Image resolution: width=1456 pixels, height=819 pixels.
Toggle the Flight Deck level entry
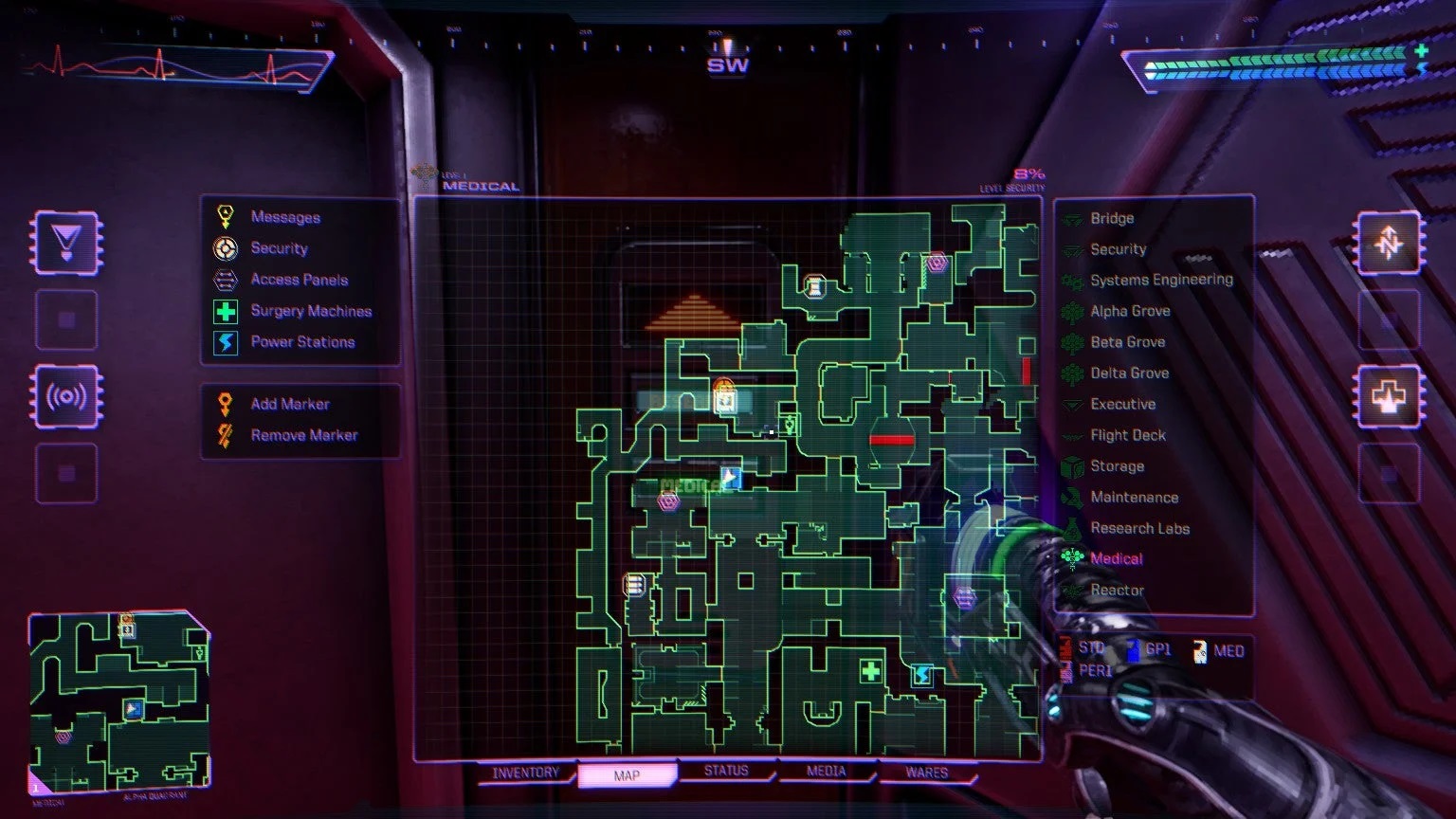tap(1129, 434)
